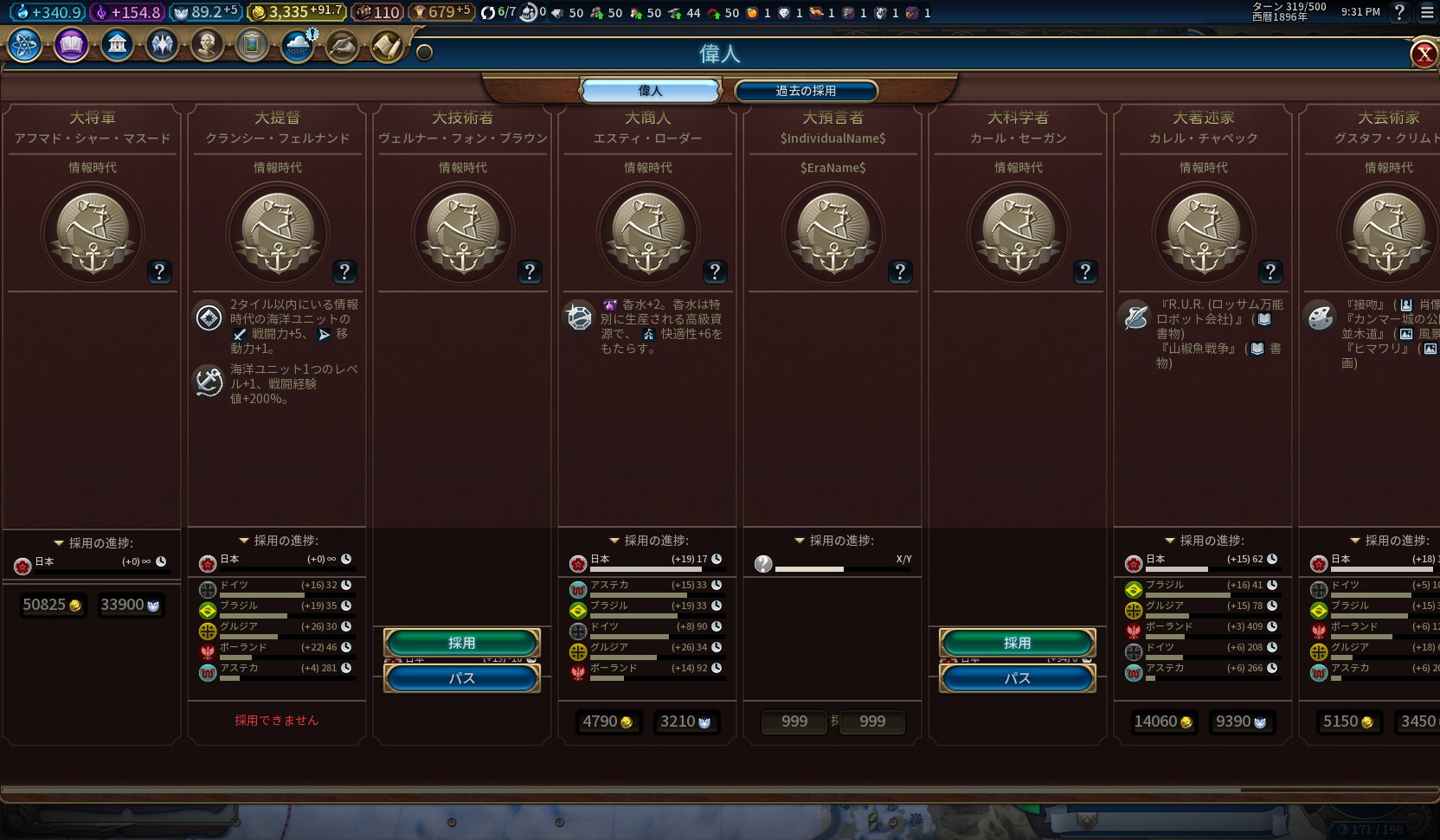1440x840 pixels.
Task: Buy Great General for 50825 gold
Action: 52,605
